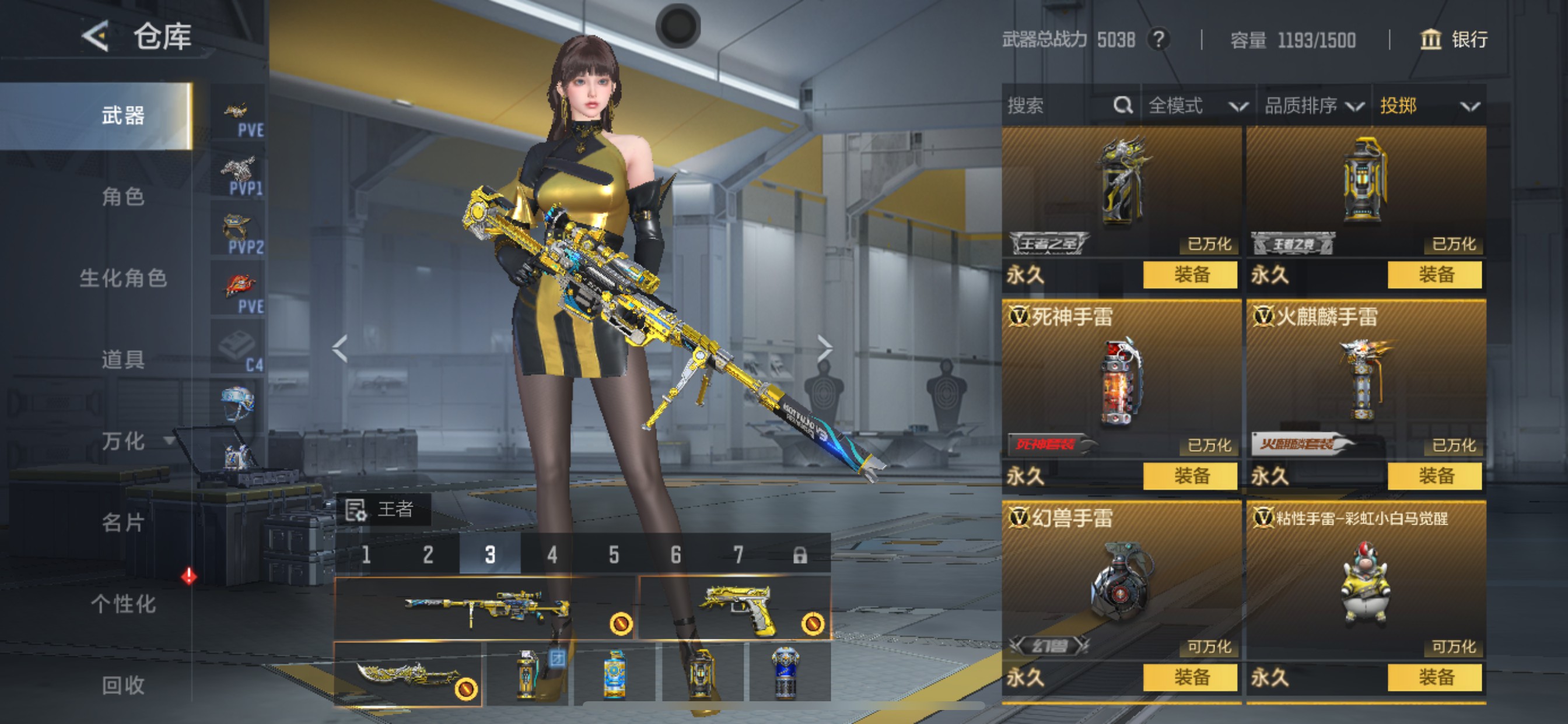
Task: Select the 道具 category
Action: 123,360
